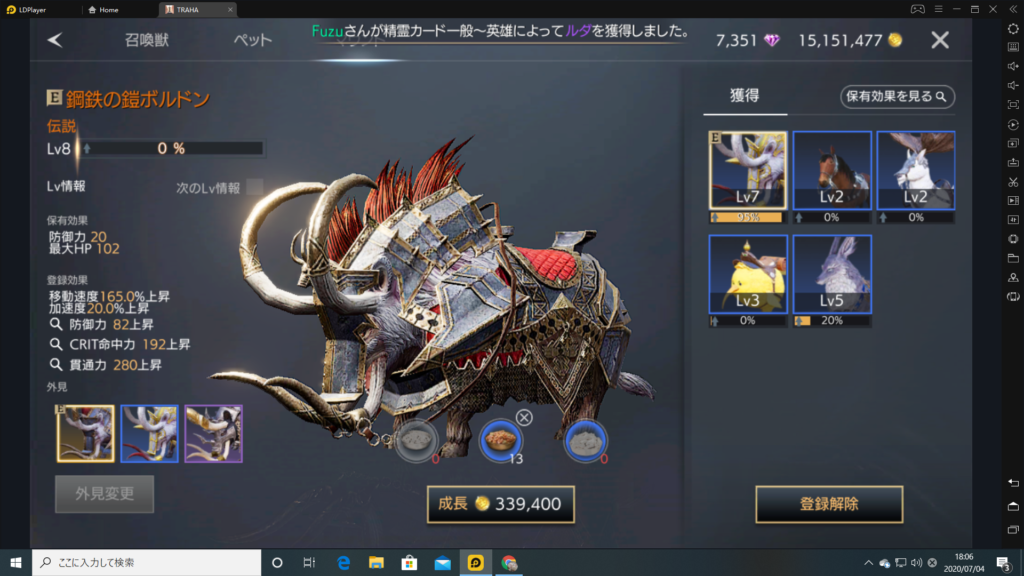Select the feed item with count 13

click(x=500, y=439)
